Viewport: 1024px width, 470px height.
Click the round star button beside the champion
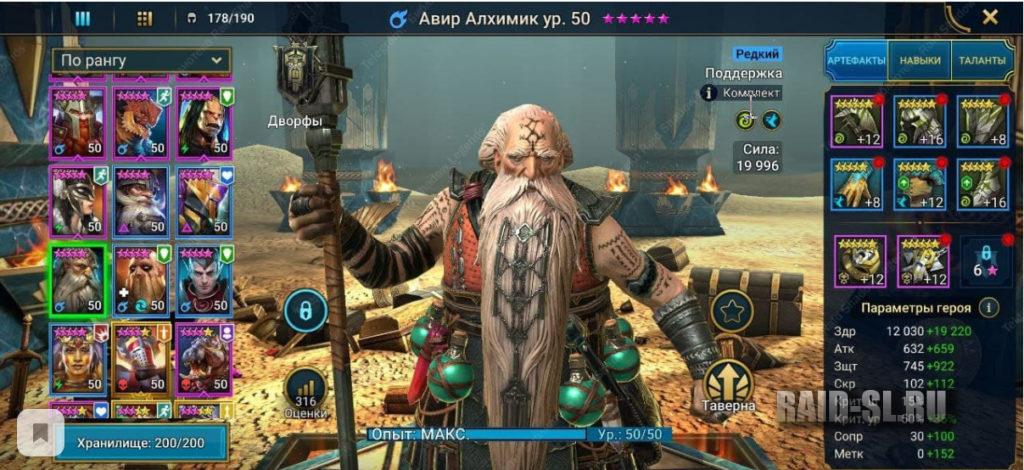(731, 311)
